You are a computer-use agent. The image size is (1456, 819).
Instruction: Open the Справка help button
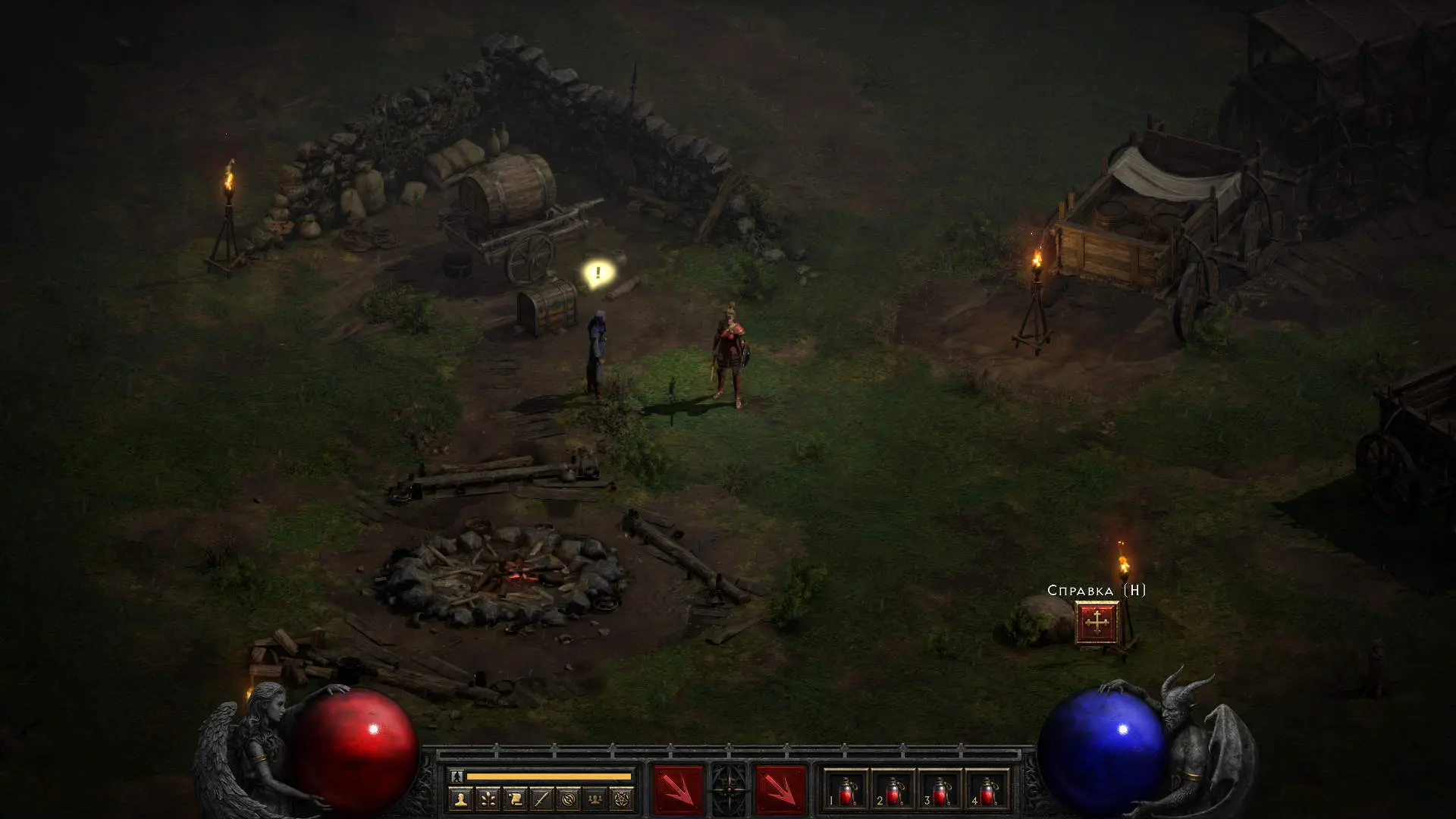[x=1097, y=623]
